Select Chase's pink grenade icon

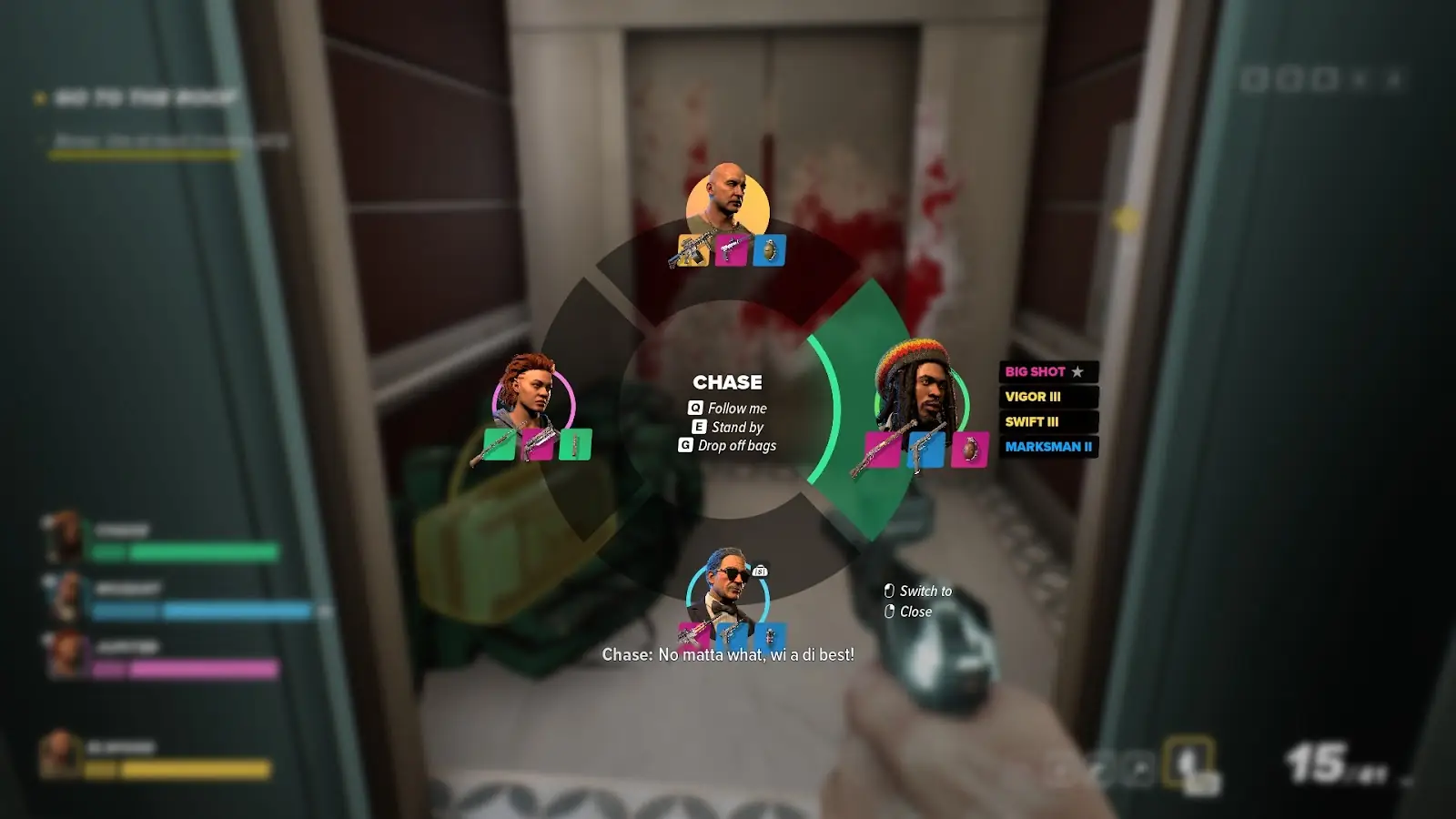click(x=969, y=450)
